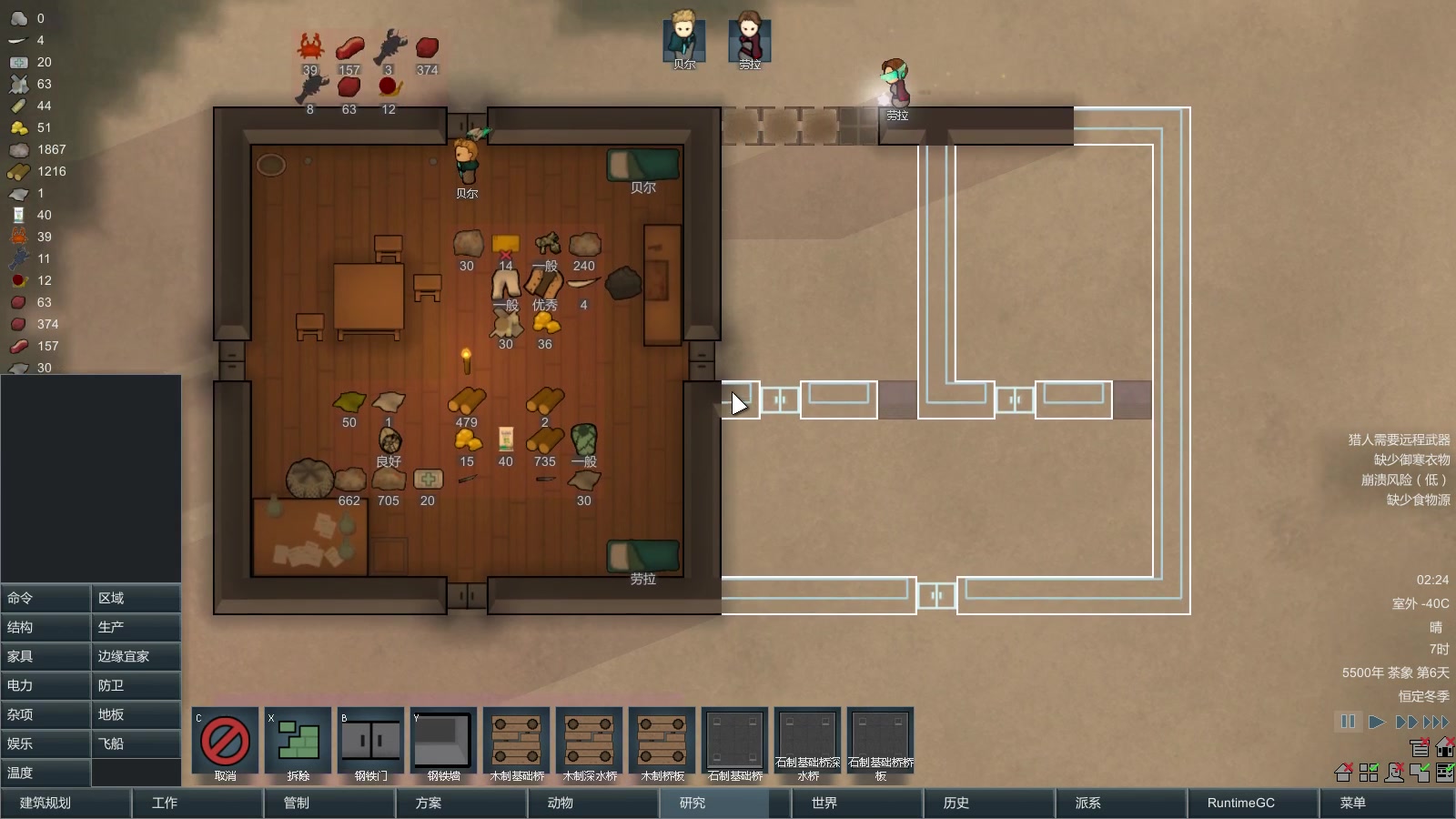Pause the game with the pause button
The height and width of the screenshot is (819, 1456).
1348,722
